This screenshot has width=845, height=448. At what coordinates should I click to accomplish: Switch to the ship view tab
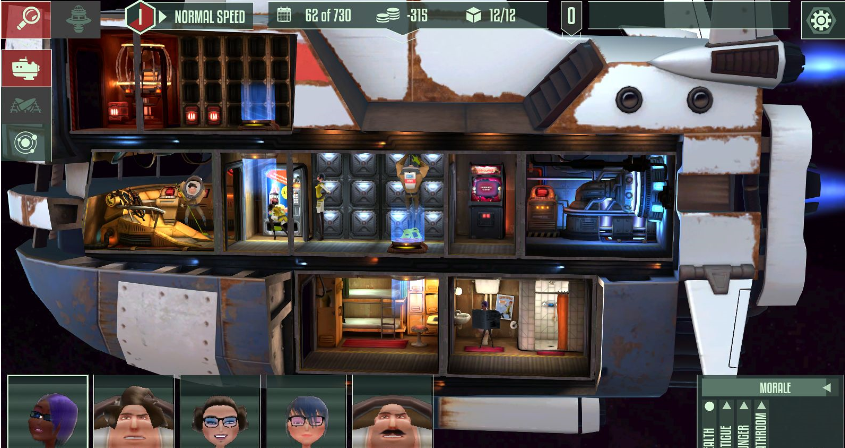pyautogui.click(x=25, y=67)
